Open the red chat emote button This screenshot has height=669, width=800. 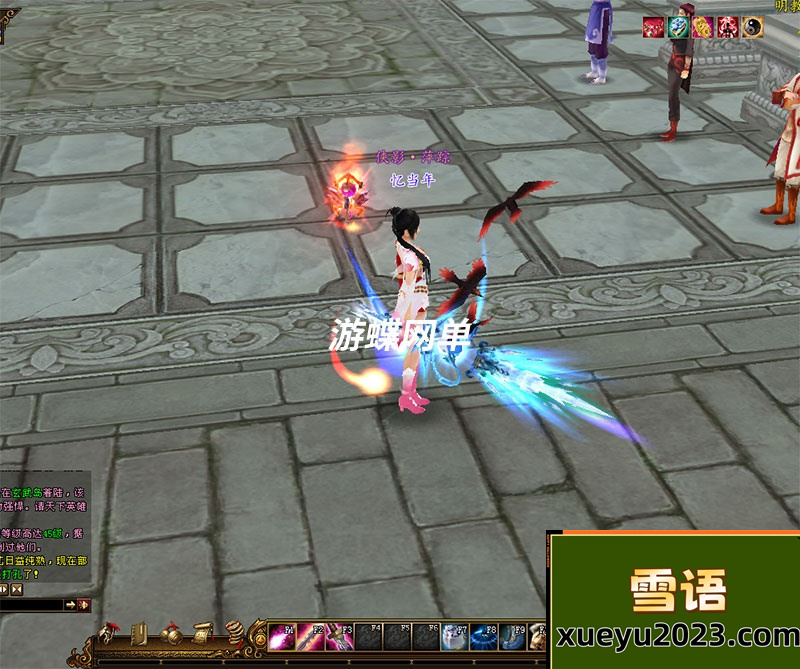coord(84,605)
